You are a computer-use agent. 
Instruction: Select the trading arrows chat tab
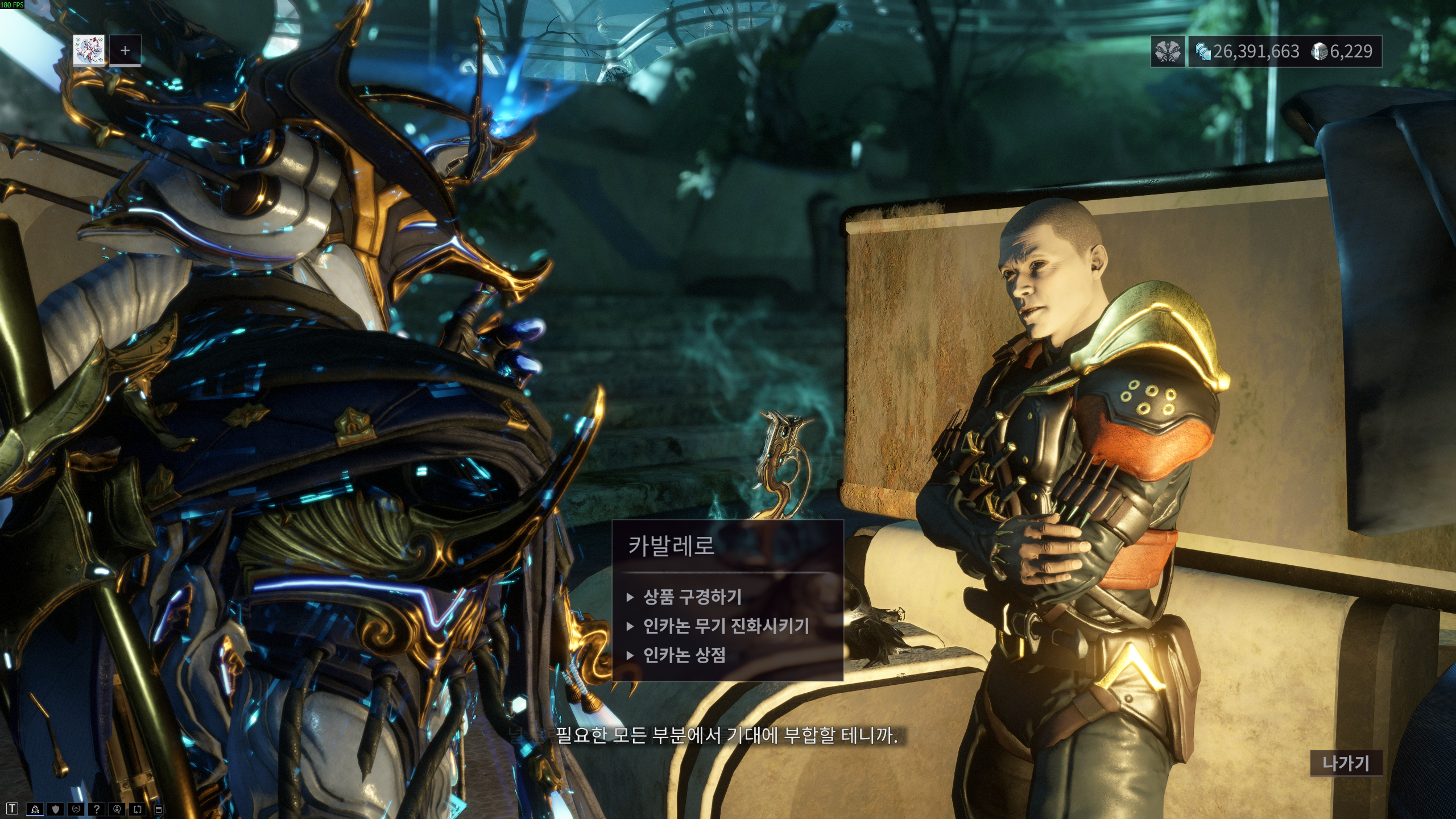click(x=138, y=809)
